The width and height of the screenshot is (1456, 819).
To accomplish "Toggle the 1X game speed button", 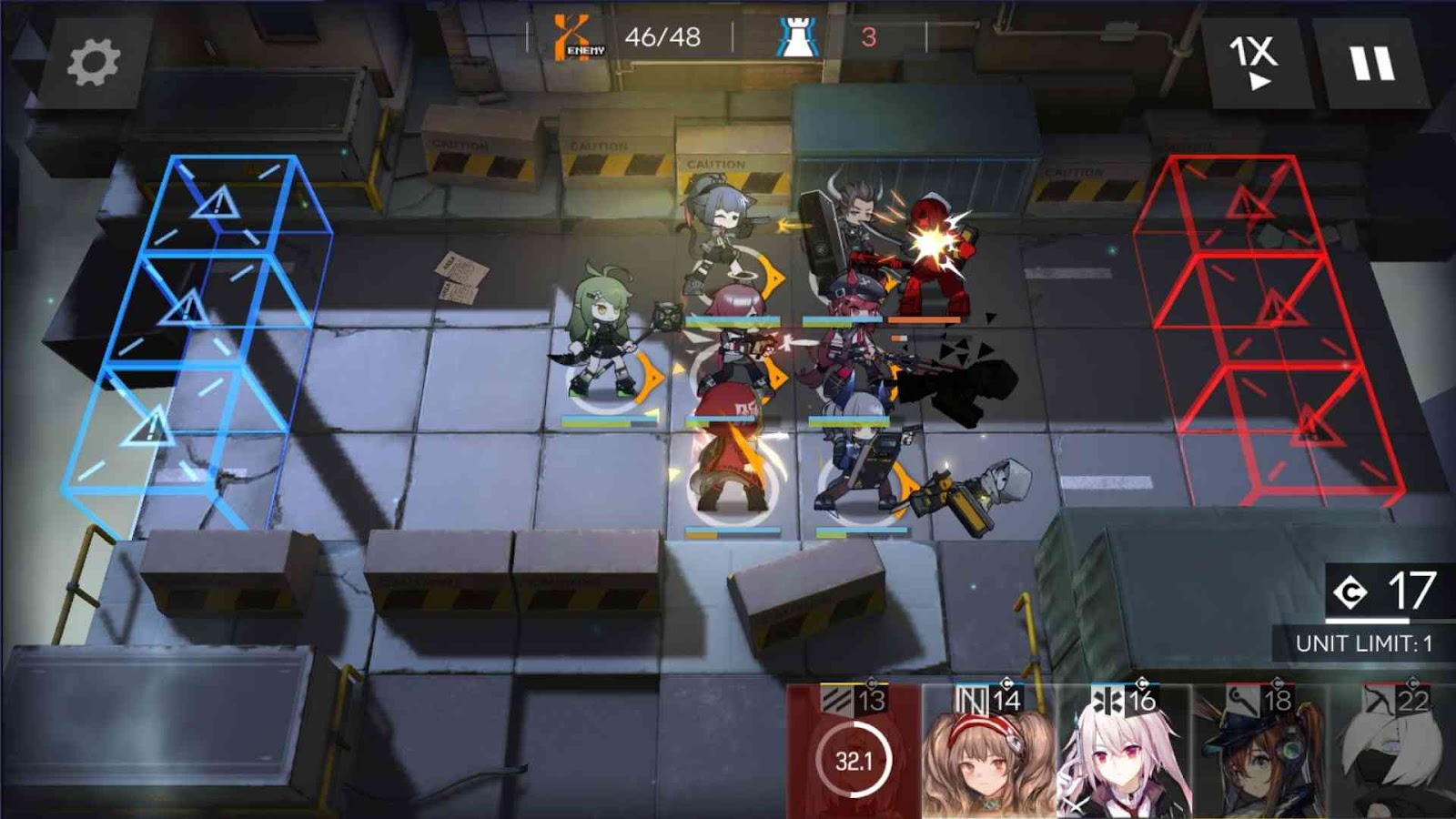I will pos(1254,62).
